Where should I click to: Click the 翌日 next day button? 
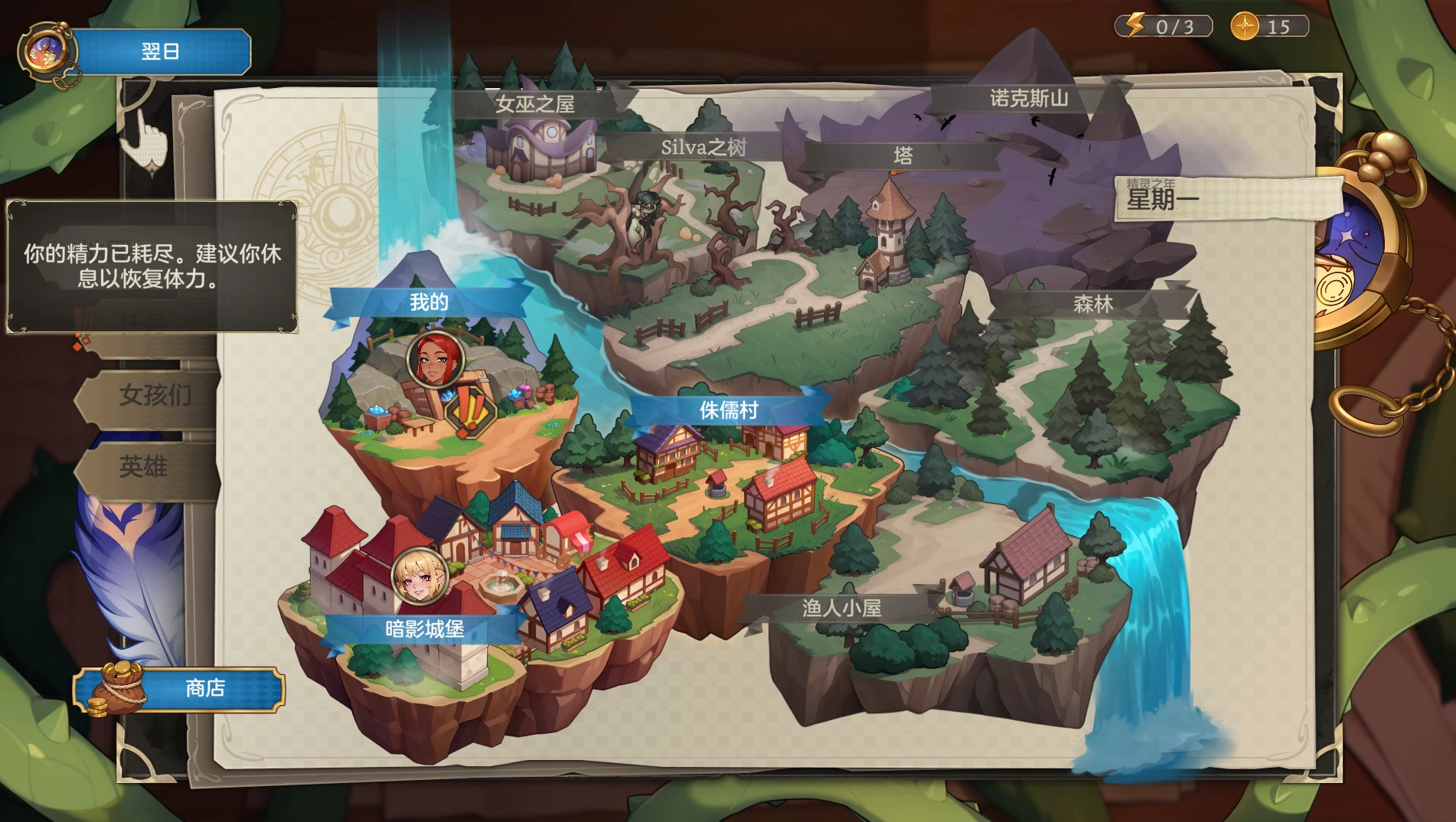pyautogui.click(x=161, y=52)
